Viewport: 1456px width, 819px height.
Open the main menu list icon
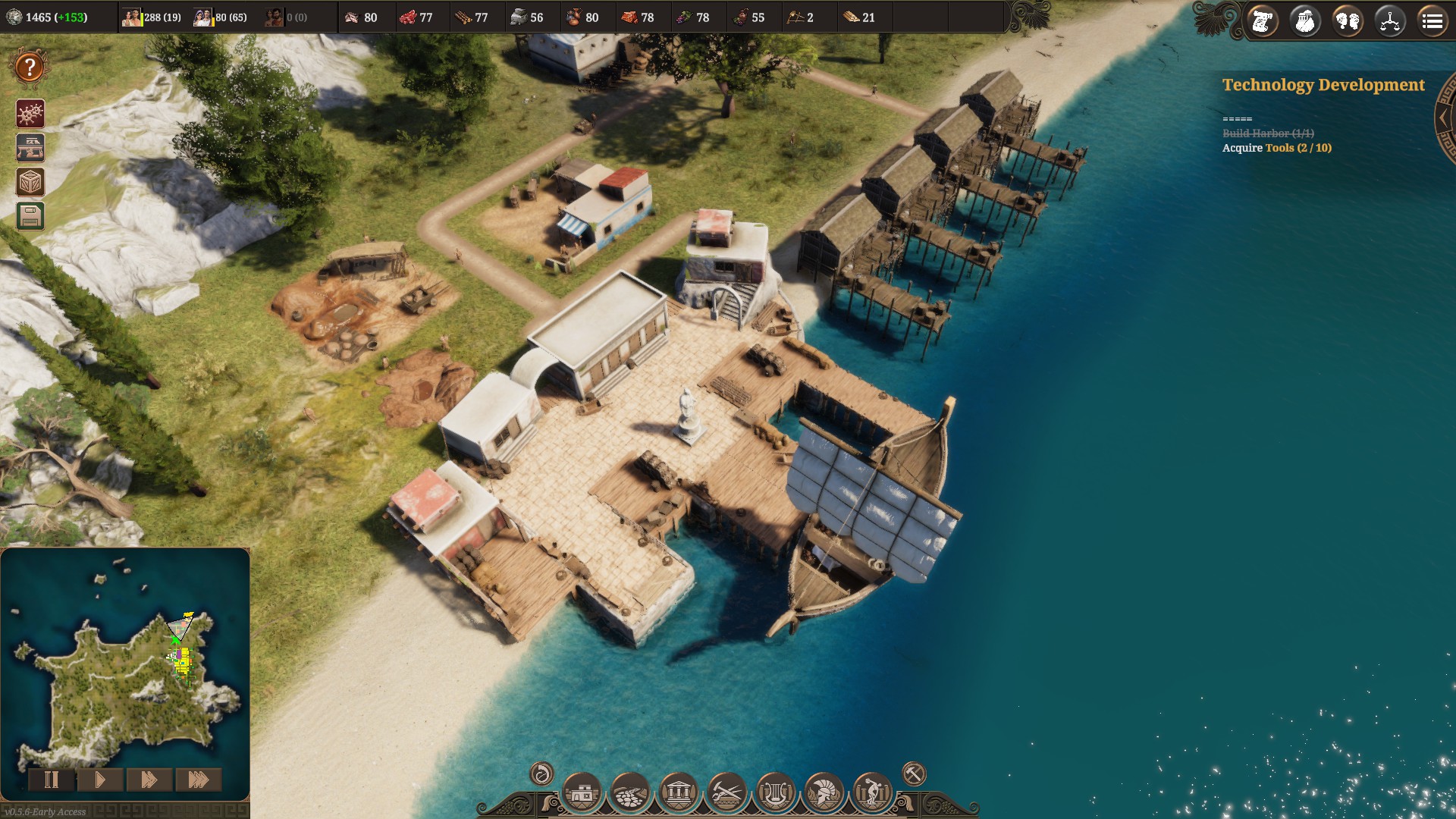click(x=1432, y=21)
